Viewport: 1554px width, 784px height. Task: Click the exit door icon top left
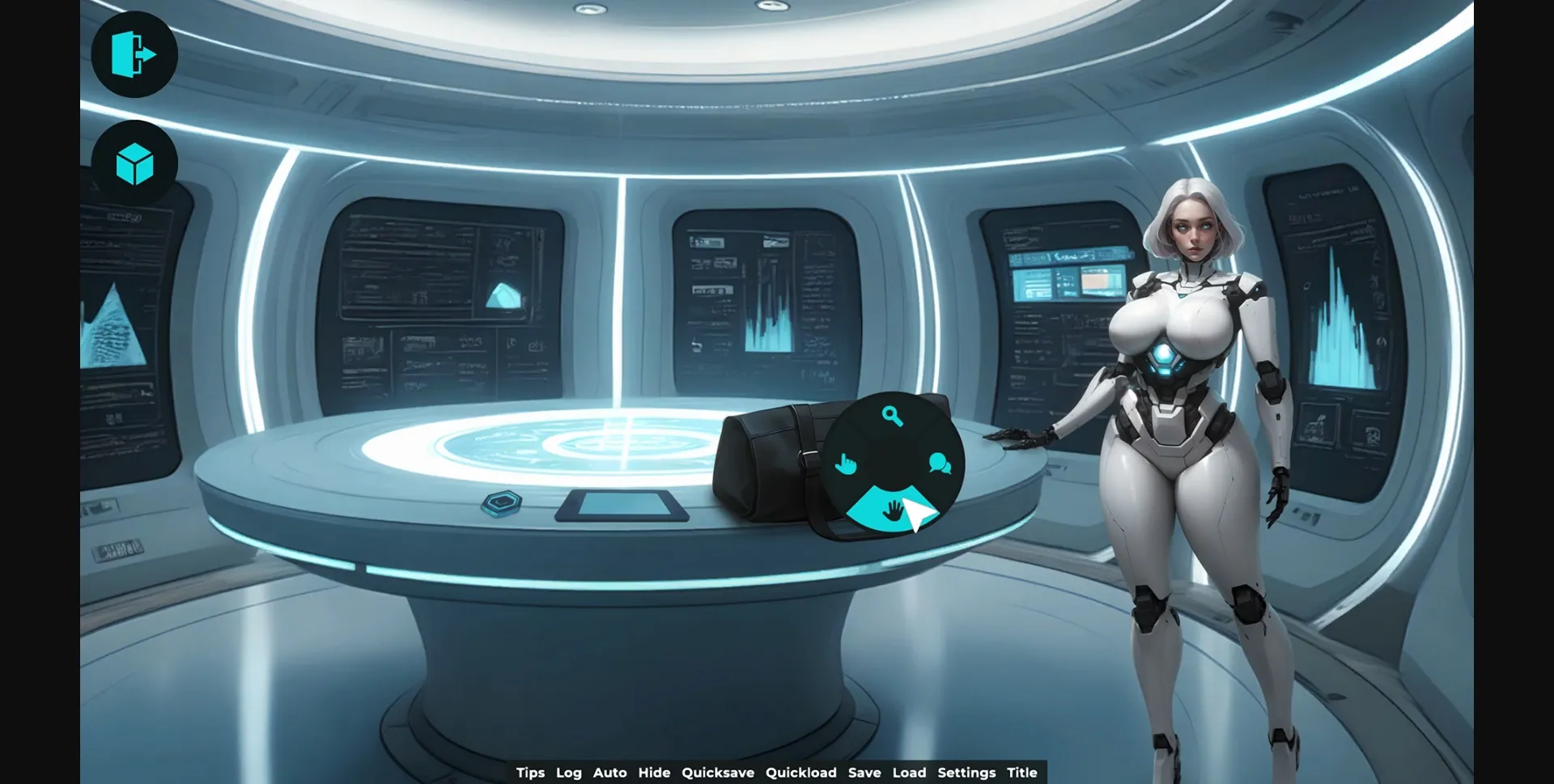click(x=134, y=53)
